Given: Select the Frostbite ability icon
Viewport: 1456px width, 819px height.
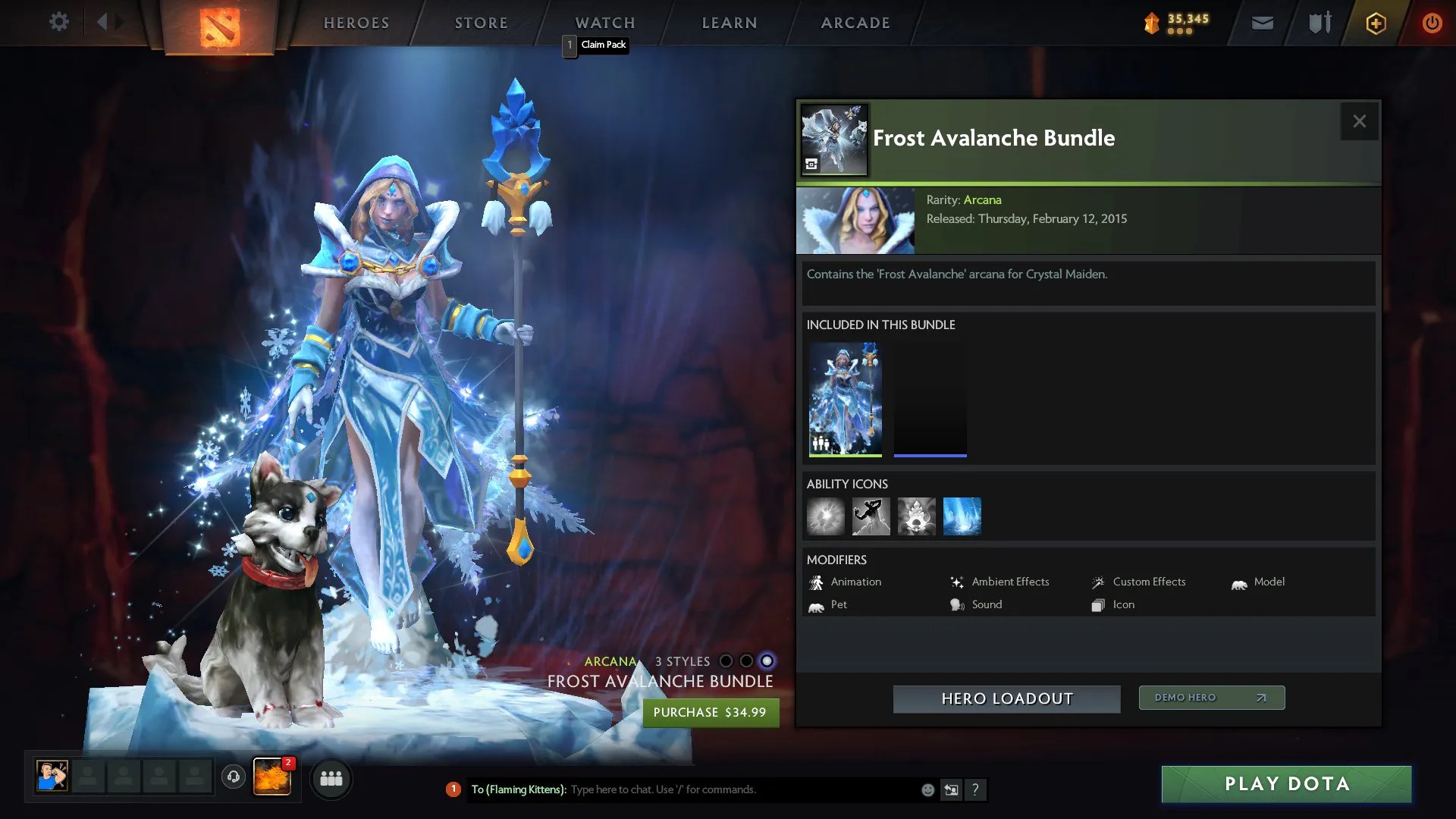Looking at the screenshot, I should [x=871, y=516].
